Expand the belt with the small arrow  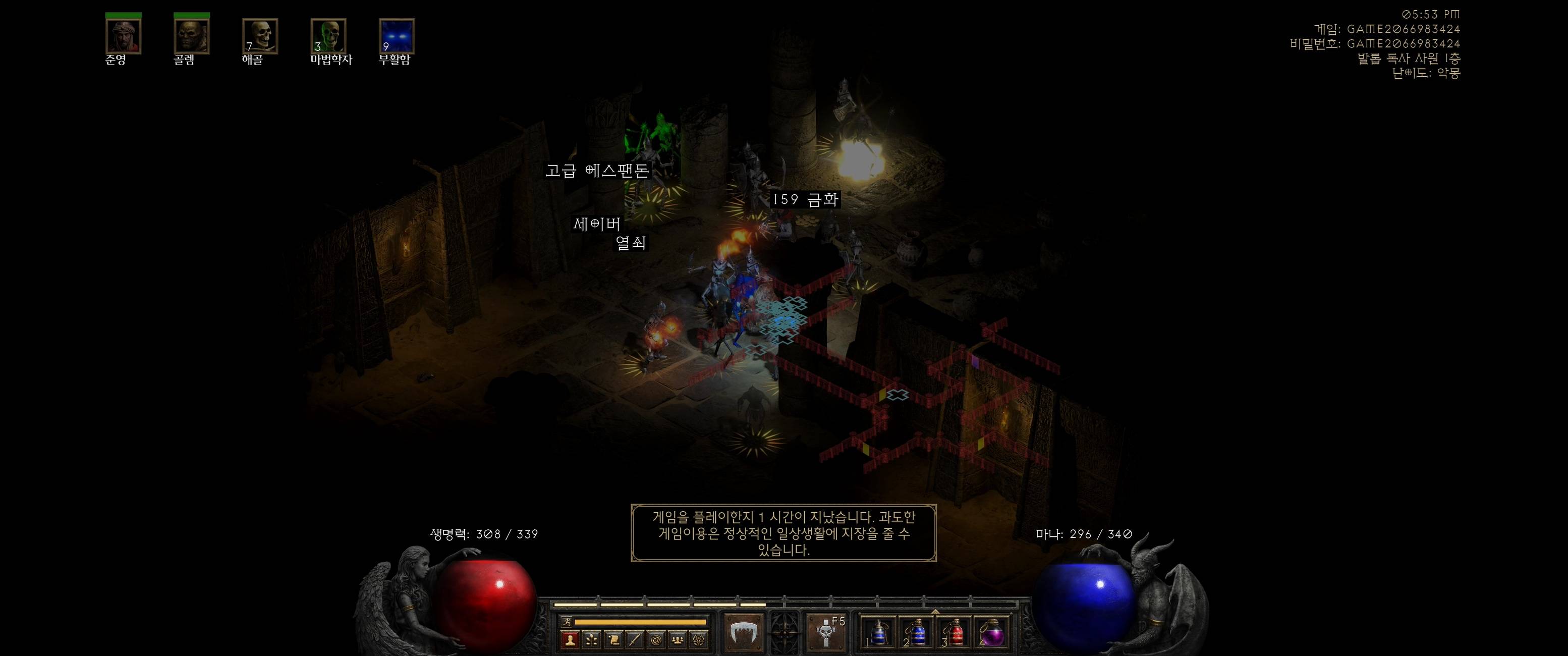pyautogui.click(x=935, y=612)
